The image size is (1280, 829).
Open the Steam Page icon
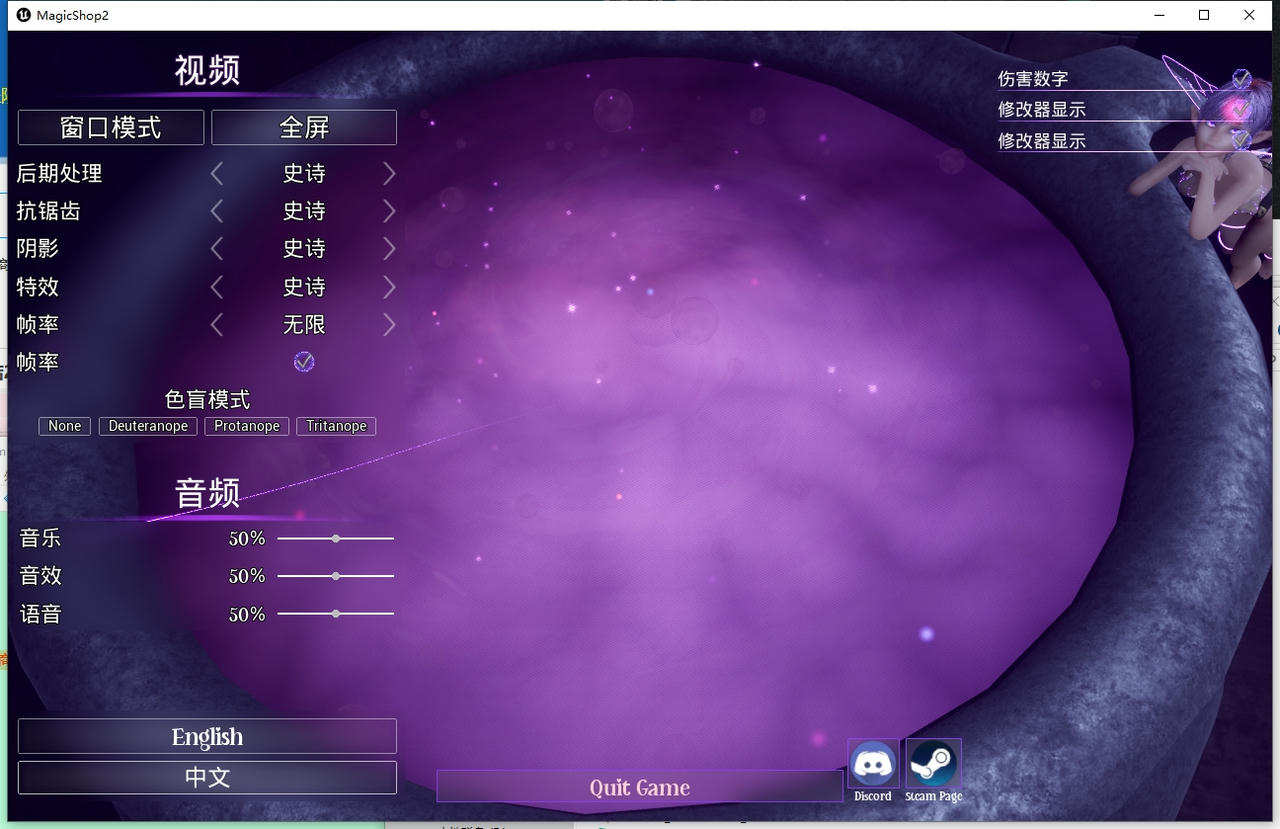coord(932,766)
